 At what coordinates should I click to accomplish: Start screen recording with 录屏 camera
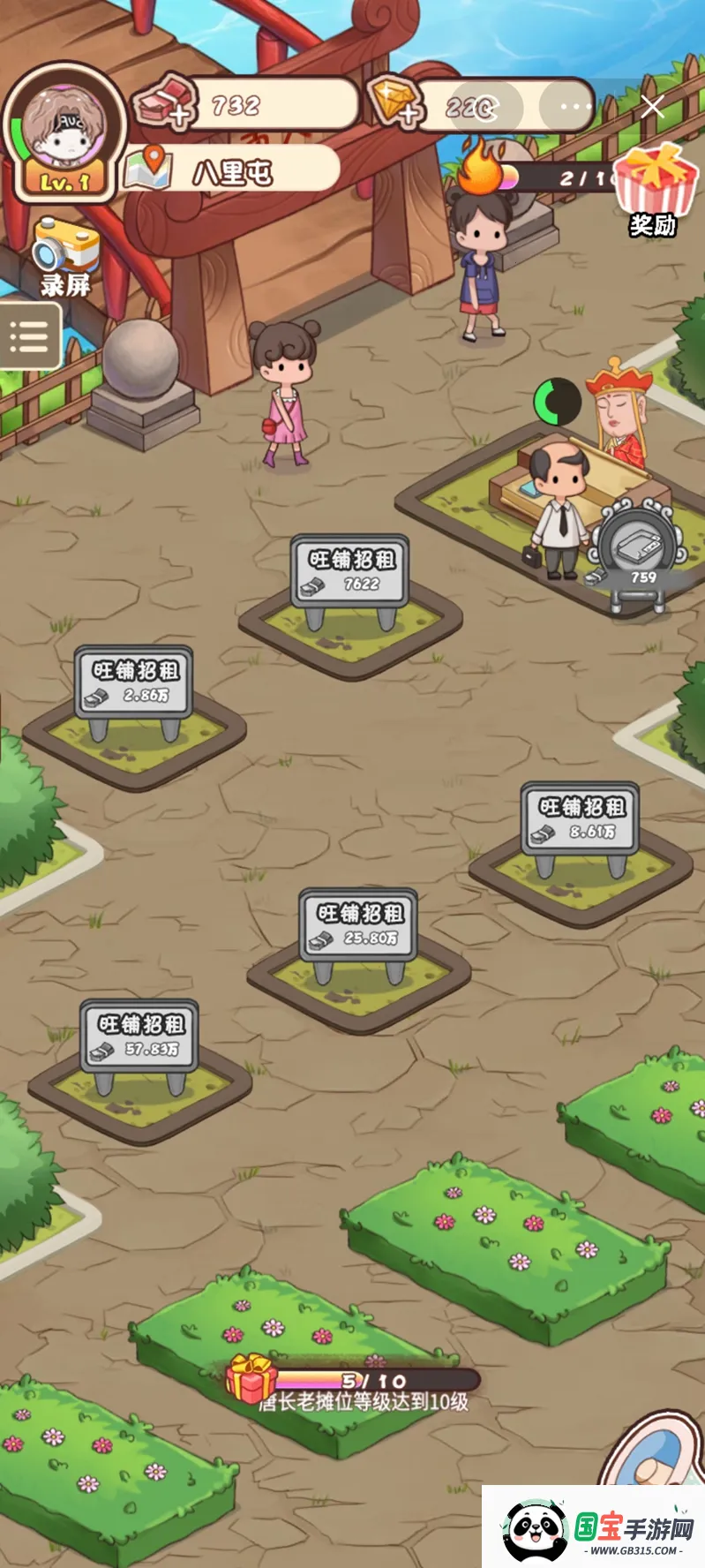tap(65, 256)
